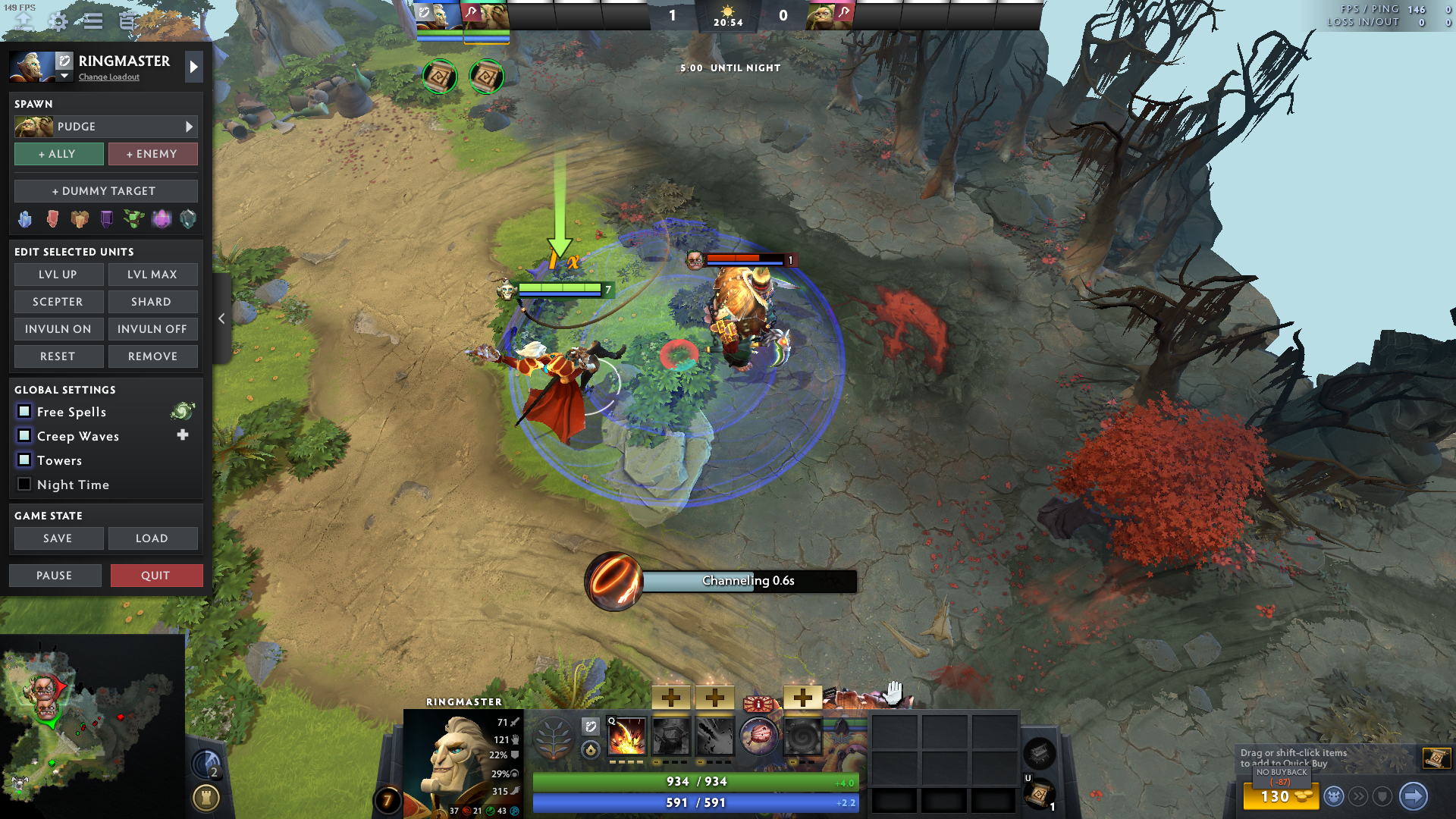Follow the Change Loadout link
Screen dimensions: 1456x819
(x=109, y=77)
